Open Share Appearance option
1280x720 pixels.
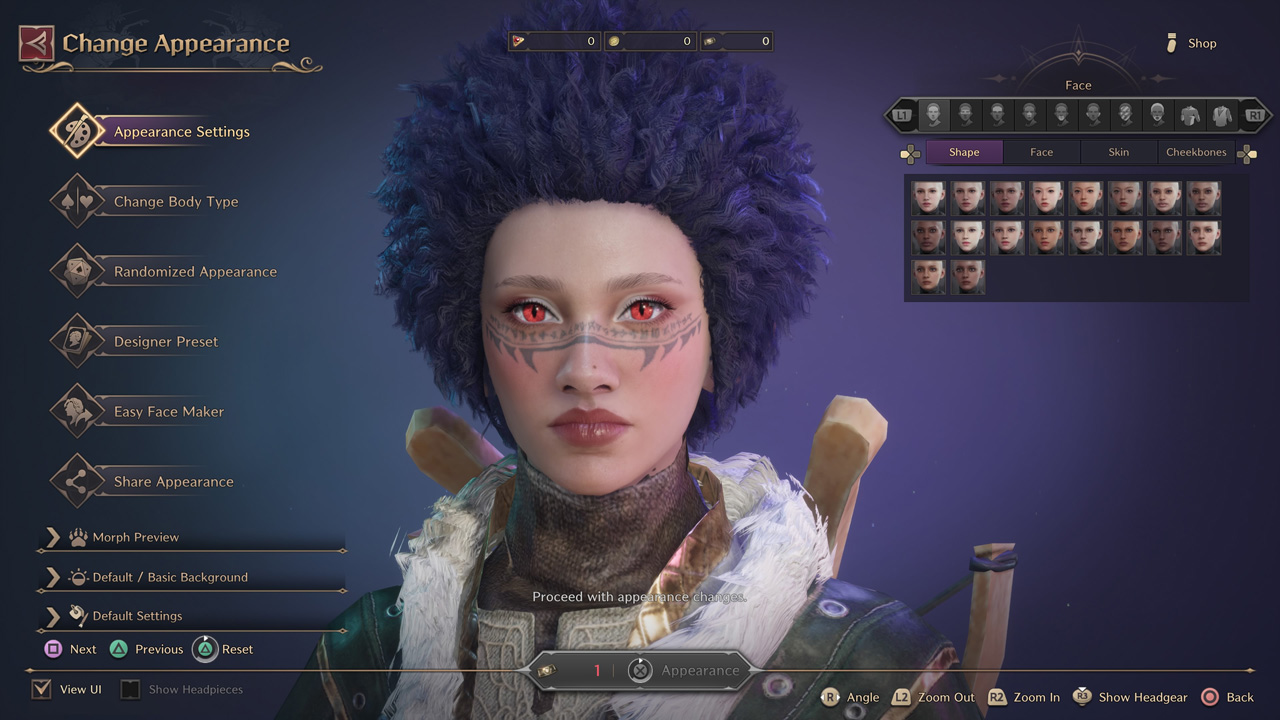[x=173, y=482]
